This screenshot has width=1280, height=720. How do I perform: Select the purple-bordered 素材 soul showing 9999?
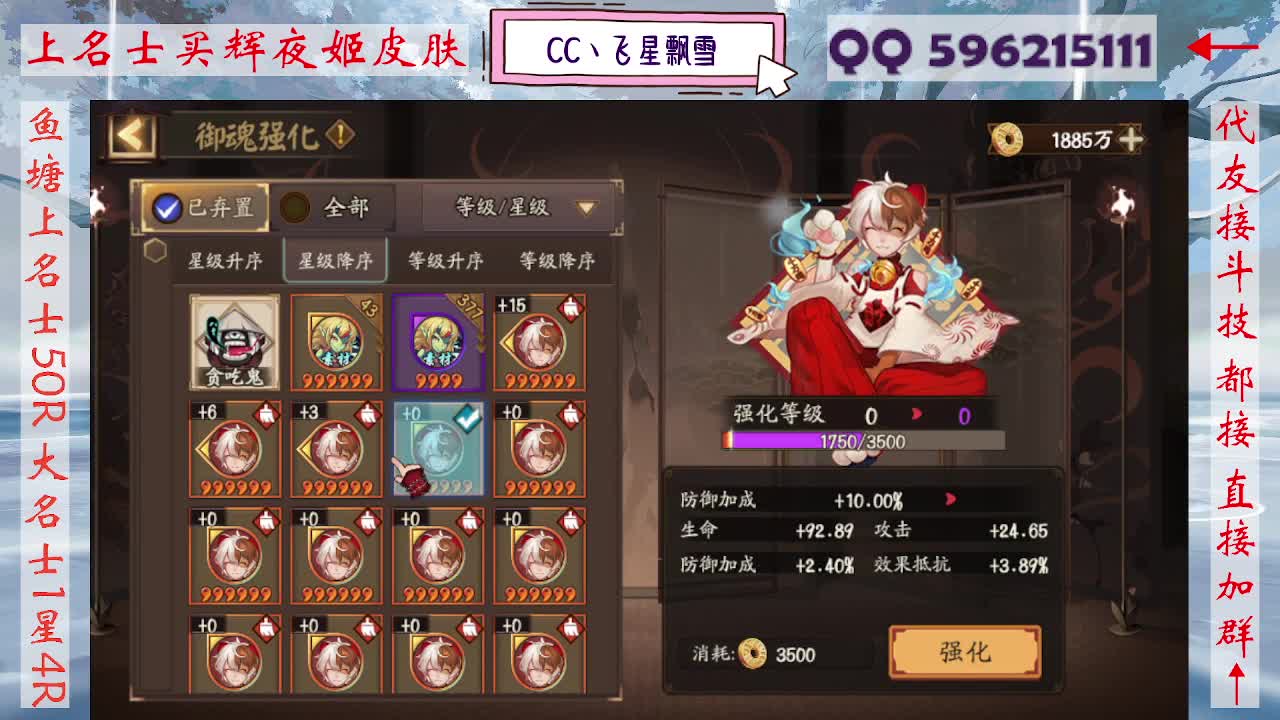[x=440, y=340]
